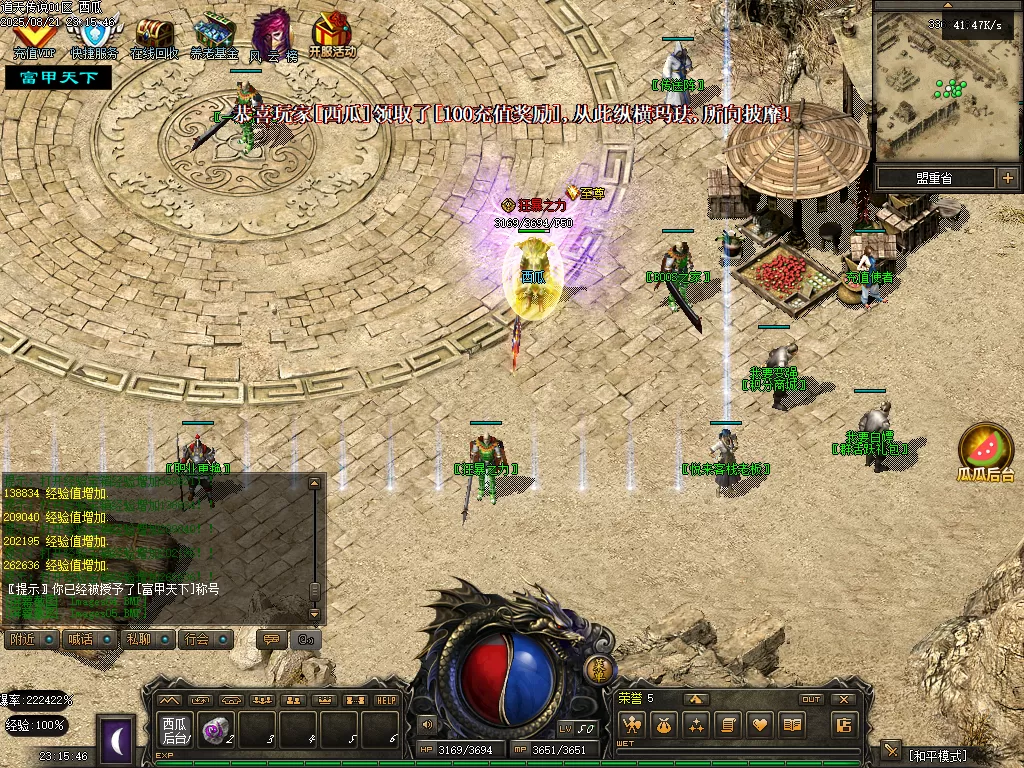This screenshot has height=768, width=1024.
Task: Switch chat to the 喊话 channel
Action: click(88, 638)
